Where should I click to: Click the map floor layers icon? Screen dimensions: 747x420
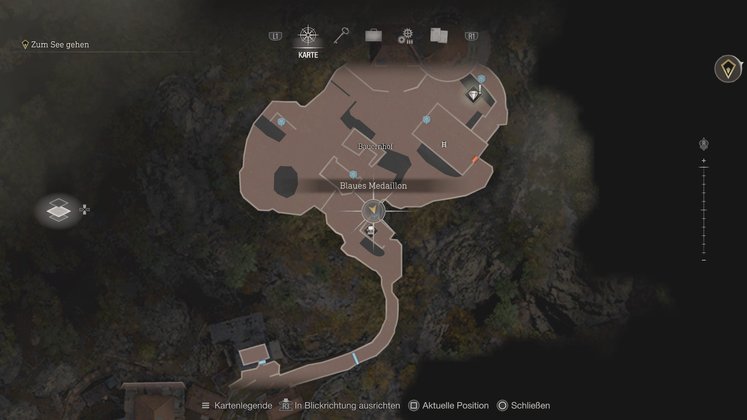pos(58,210)
